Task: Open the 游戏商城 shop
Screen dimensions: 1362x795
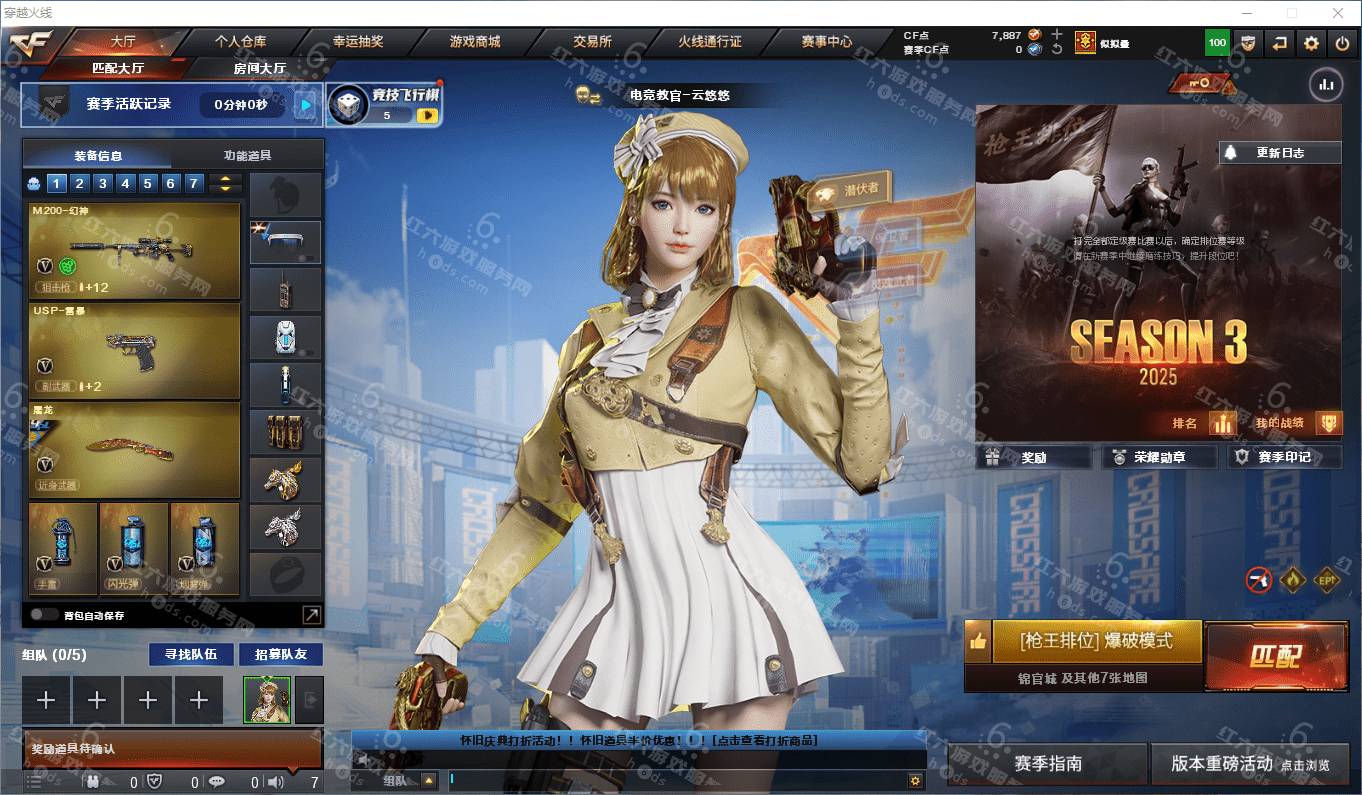Action: pos(475,42)
